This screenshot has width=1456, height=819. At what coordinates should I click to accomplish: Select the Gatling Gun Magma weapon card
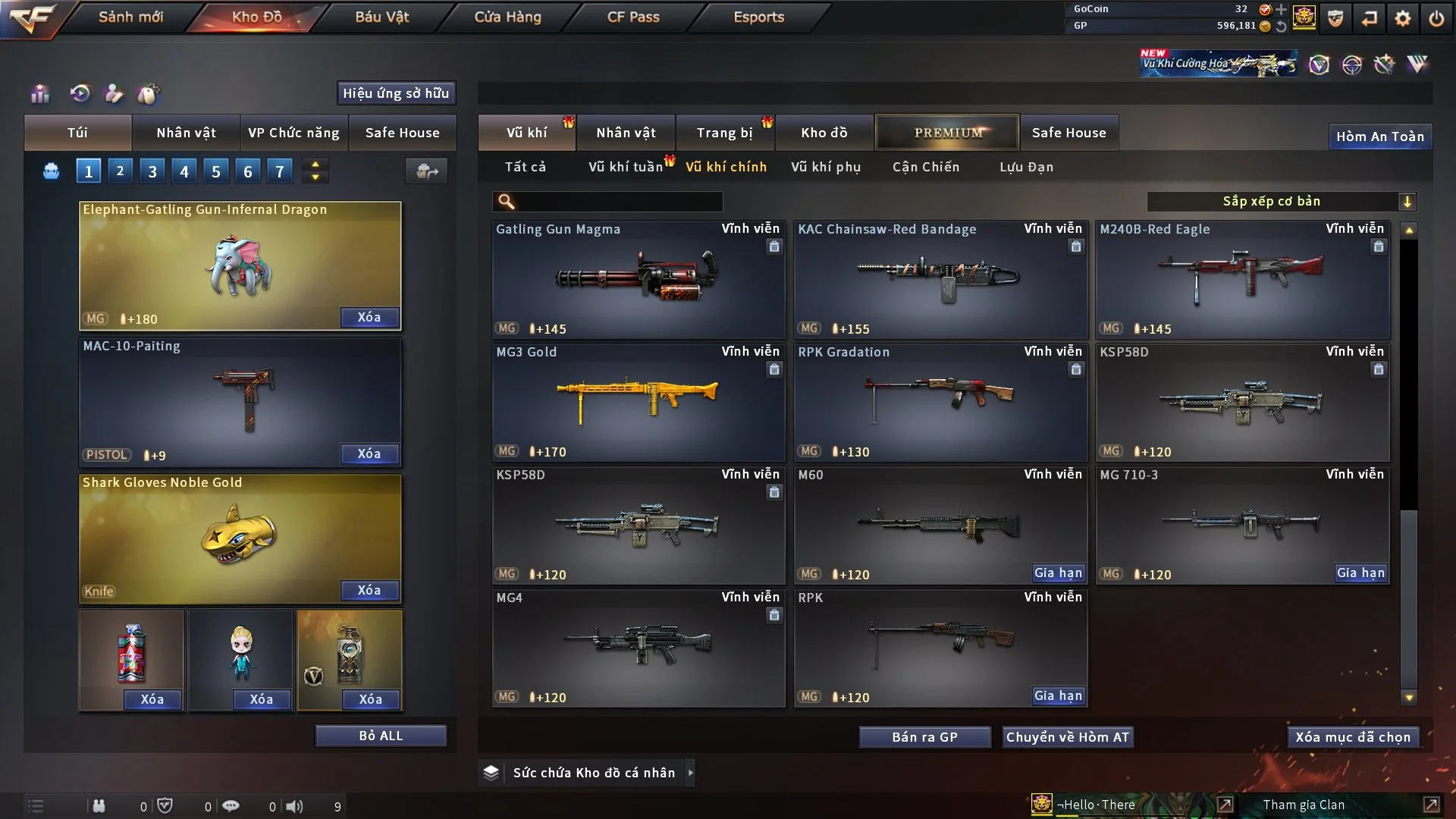[x=638, y=279]
